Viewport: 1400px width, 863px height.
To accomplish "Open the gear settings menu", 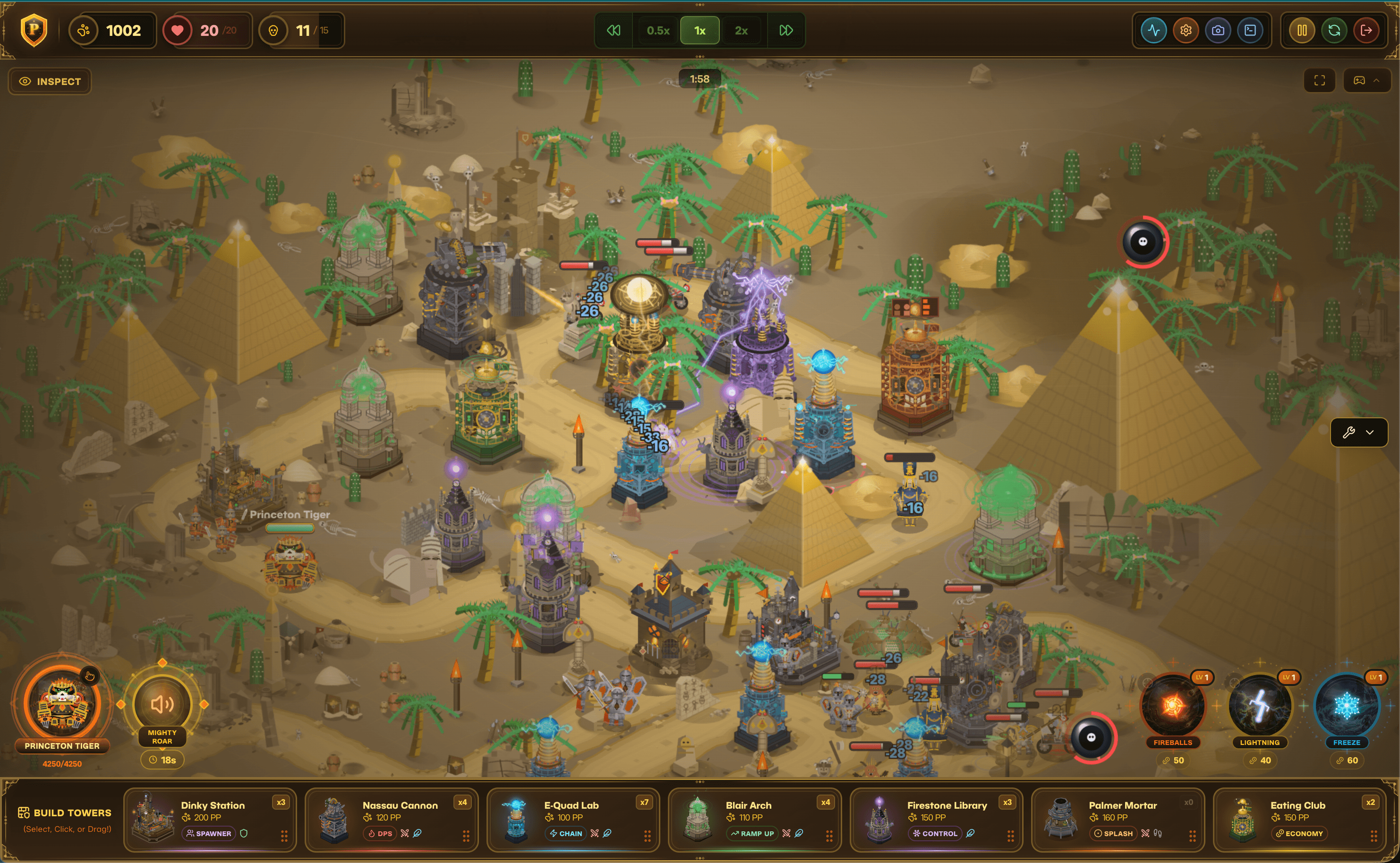I will point(1186,31).
